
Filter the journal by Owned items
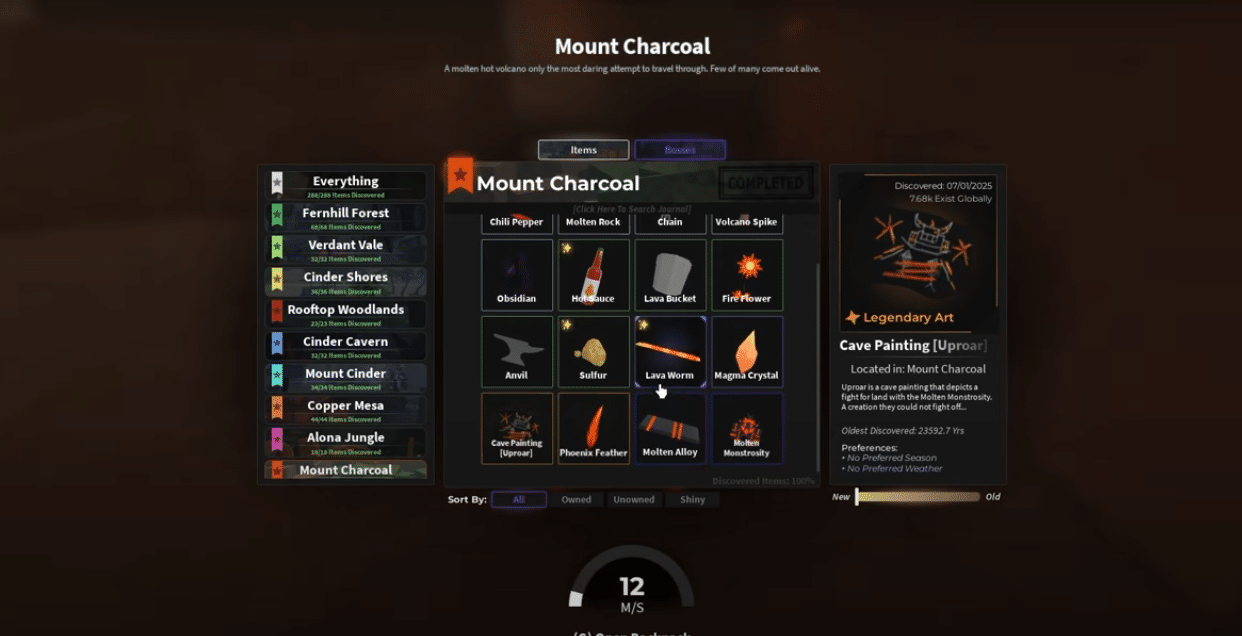point(576,500)
